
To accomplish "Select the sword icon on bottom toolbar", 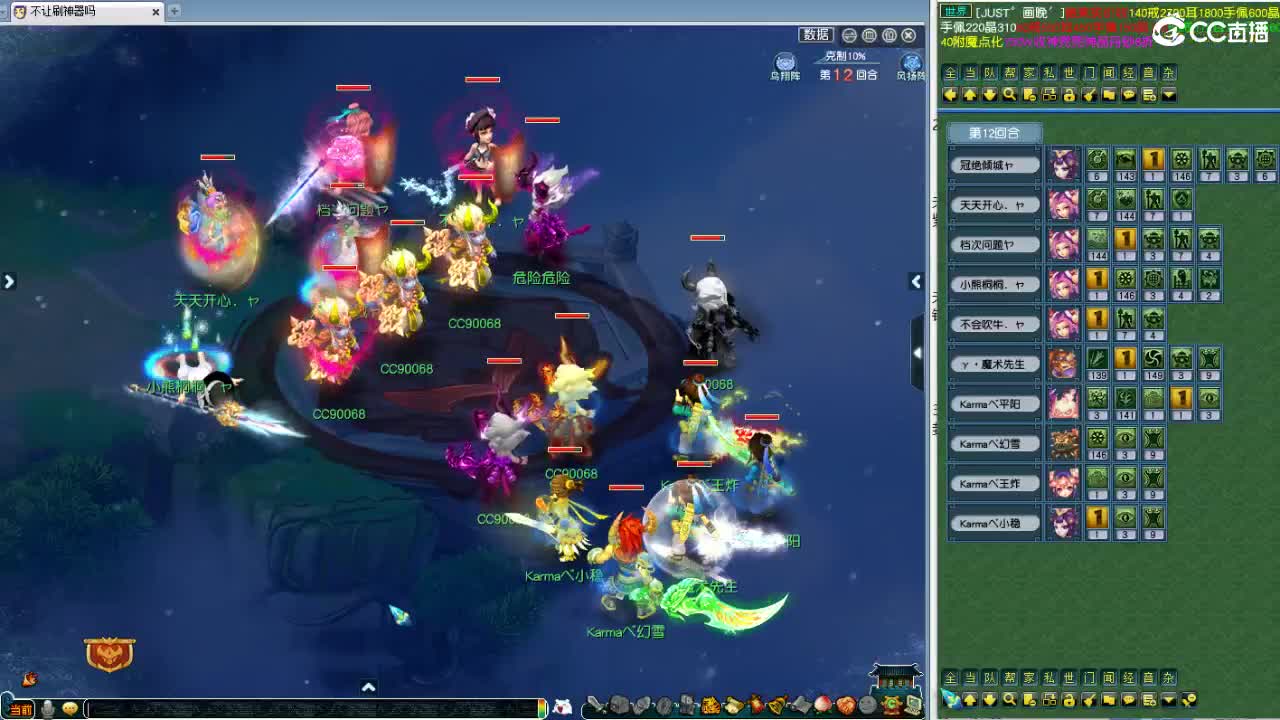I will 596,705.
